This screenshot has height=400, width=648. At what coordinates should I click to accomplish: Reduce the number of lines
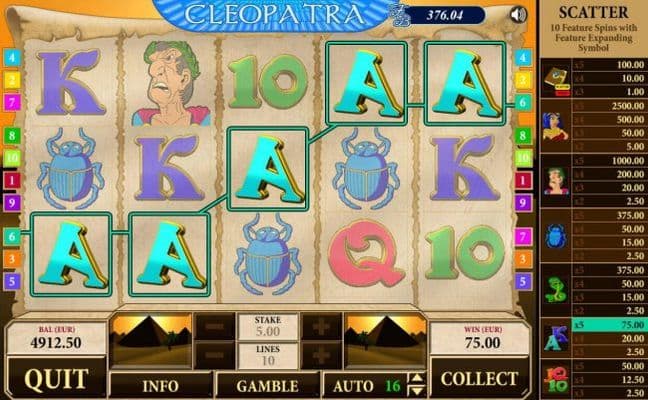tap(214, 355)
